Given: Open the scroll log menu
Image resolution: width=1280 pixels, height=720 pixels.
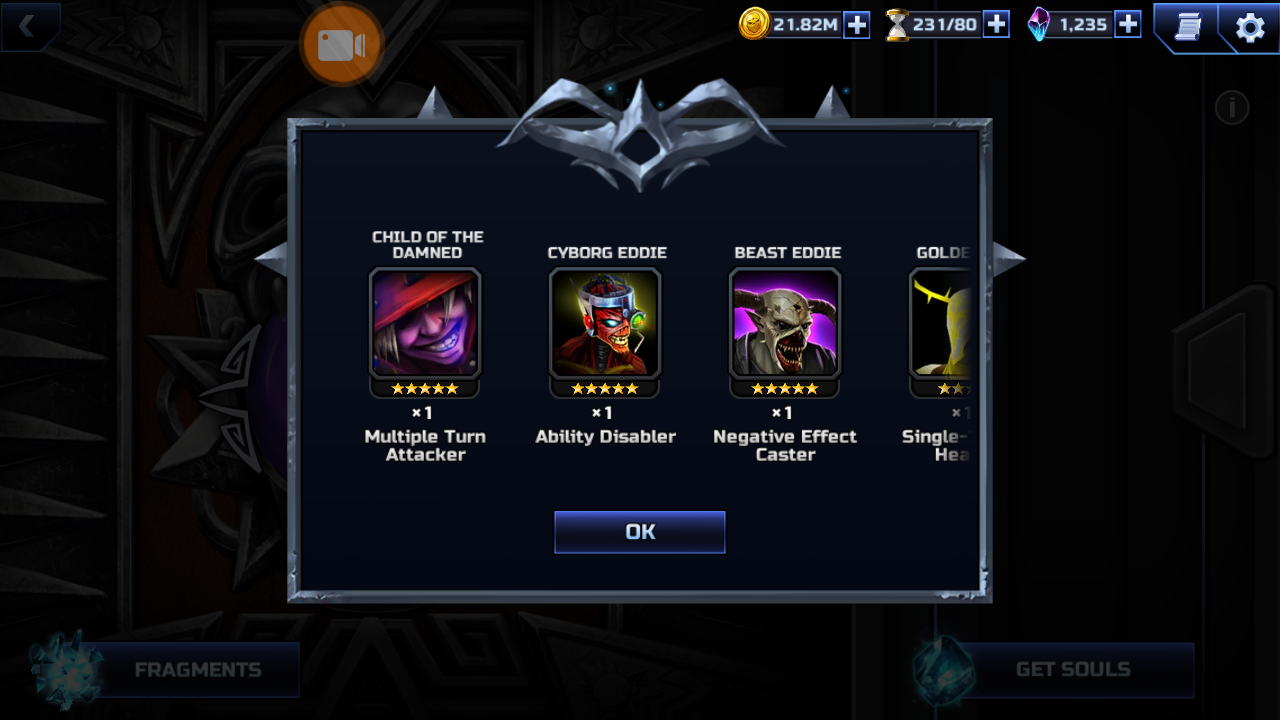Looking at the screenshot, I should [x=1187, y=27].
